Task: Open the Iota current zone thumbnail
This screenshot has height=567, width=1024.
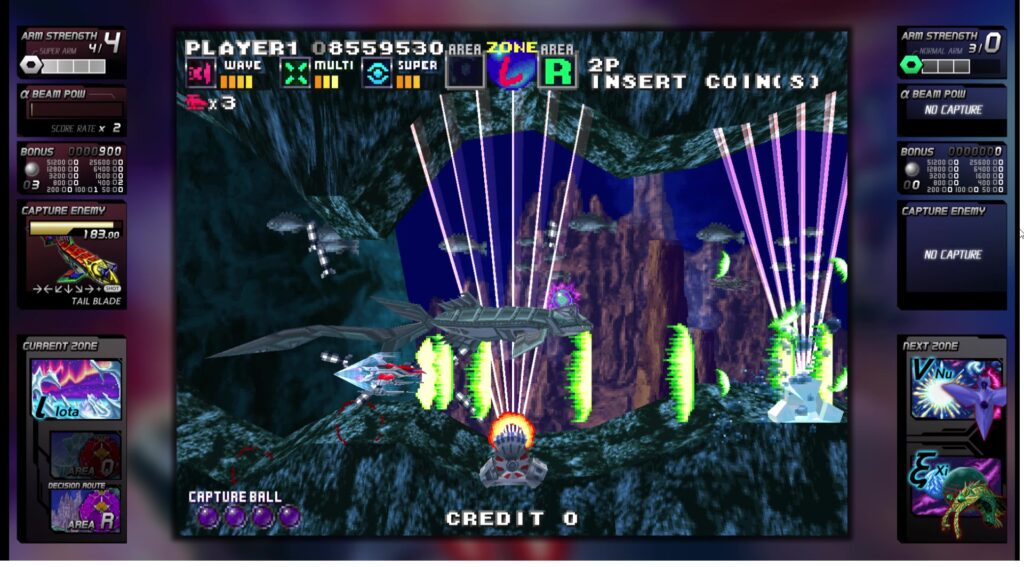Action: click(76, 389)
